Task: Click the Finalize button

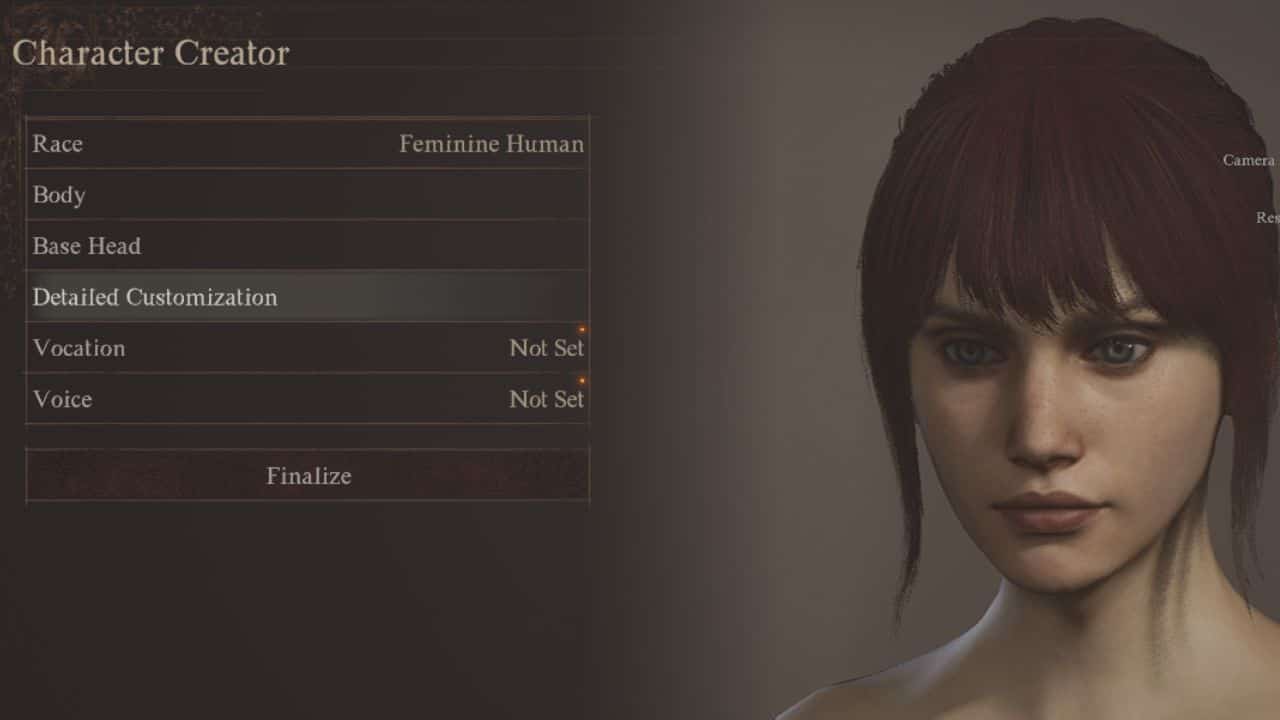Action: tap(307, 476)
